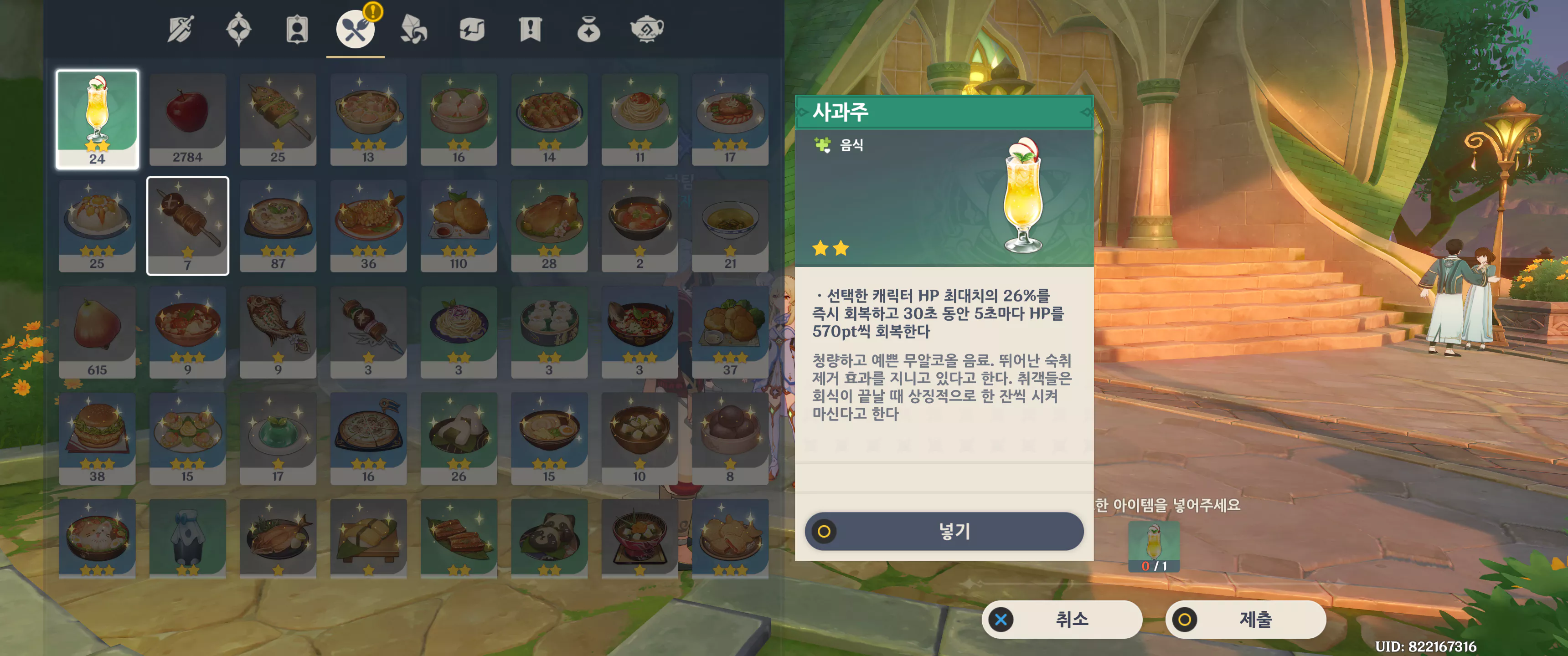The image size is (1568, 656).
Task: Click the 넣기 button
Action: [x=944, y=531]
